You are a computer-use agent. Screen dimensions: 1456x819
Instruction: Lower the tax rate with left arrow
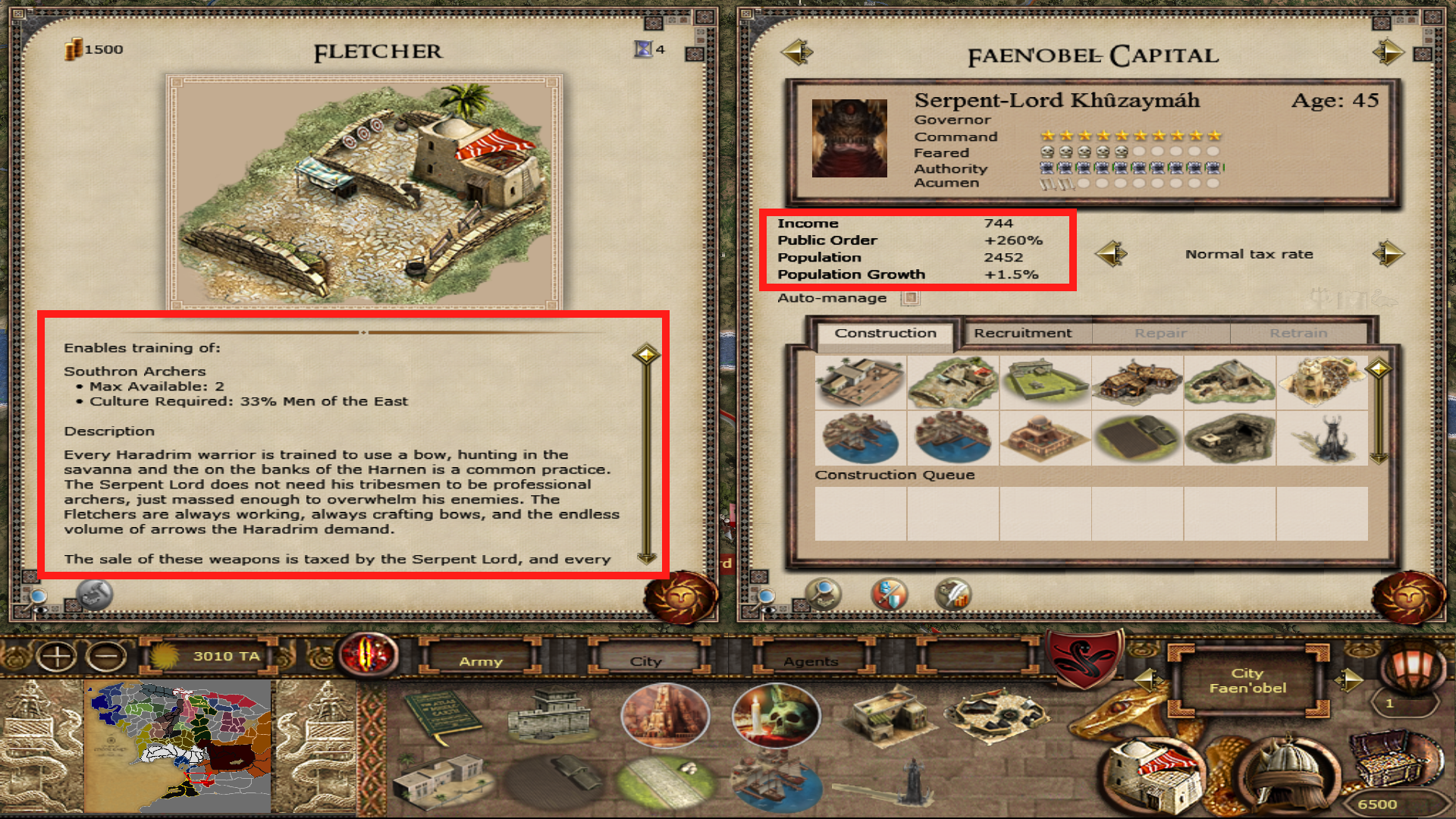1112,254
